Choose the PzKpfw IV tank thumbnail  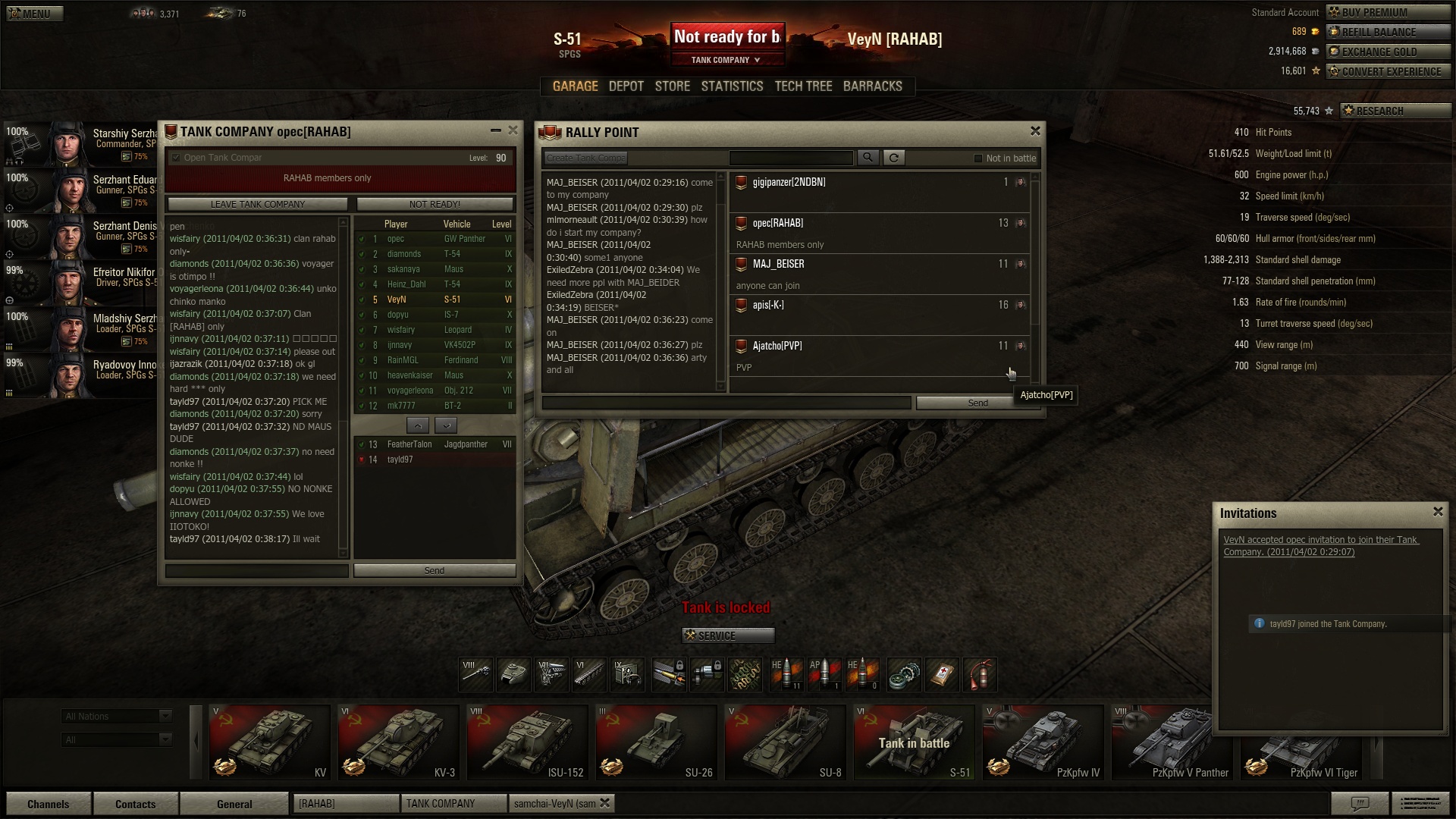coord(1043,742)
